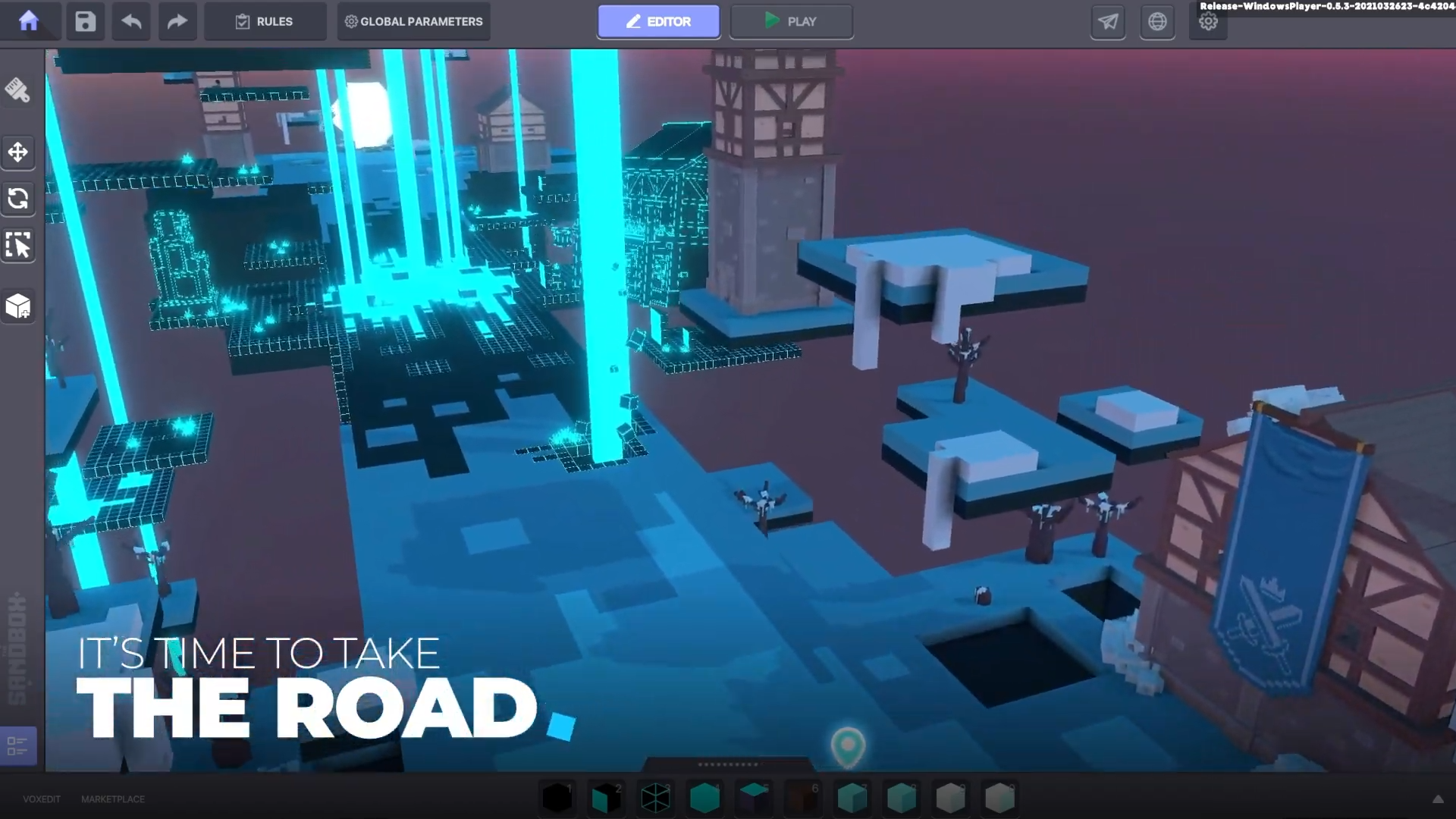Go to the home screen
1456x819 pixels.
pyautogui.click(x=29, y=21)
